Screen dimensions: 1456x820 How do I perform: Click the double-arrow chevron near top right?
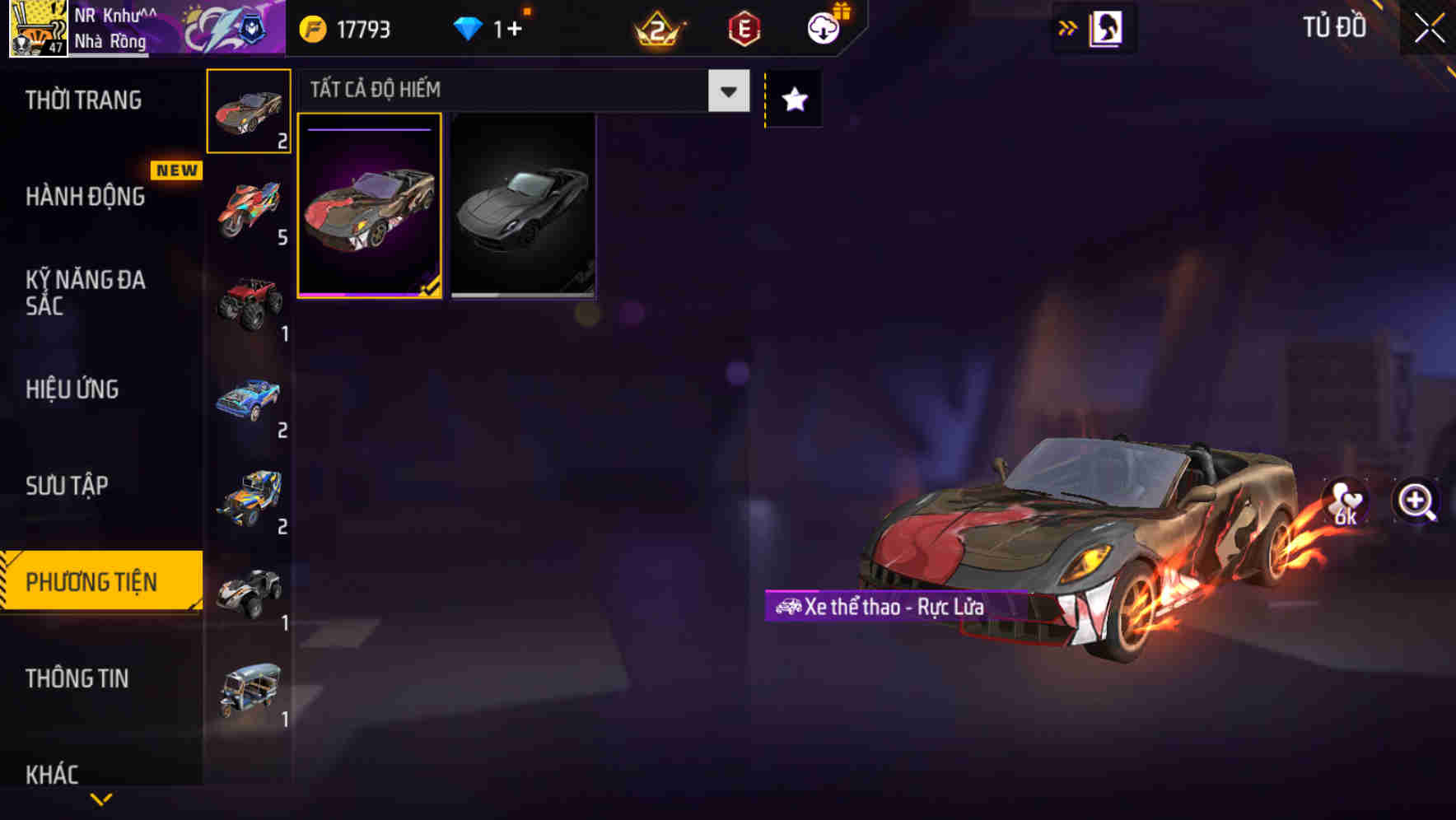click(x=1066, y=27)
